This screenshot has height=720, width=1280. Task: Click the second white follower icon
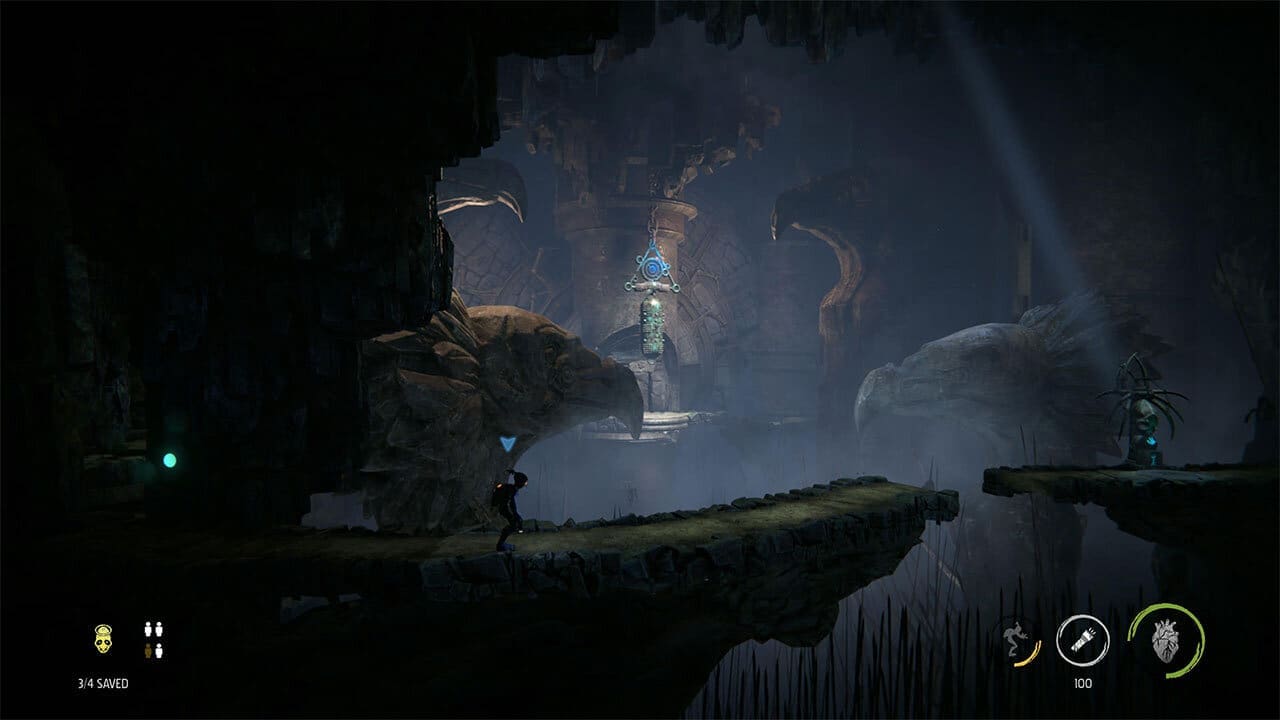[x=159, y=630]
